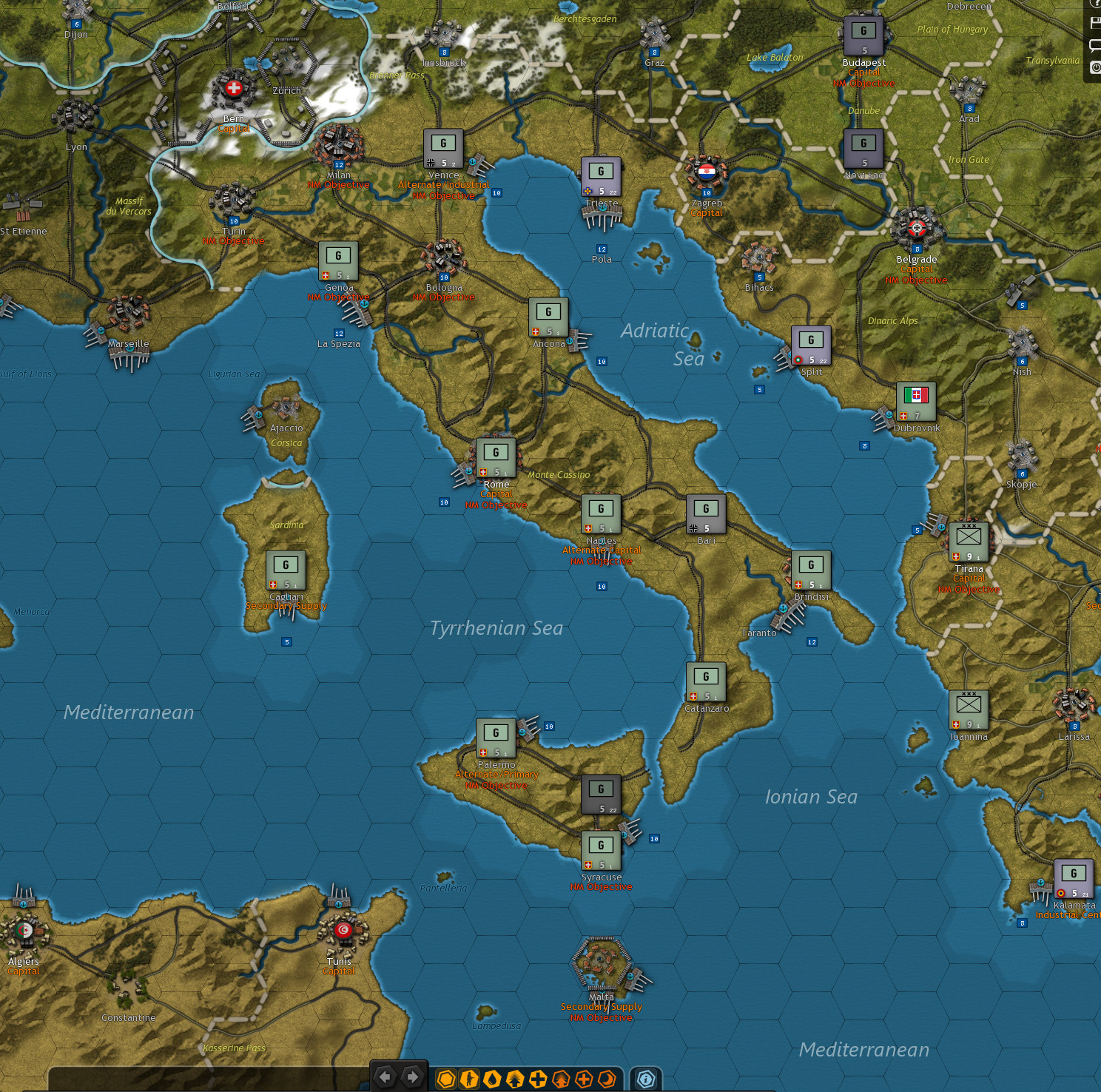Image resolution: width=1101 pixels, height=1092 pixels.
Task: Click the water droplet supply overlay icon
Action: (491, 1079)
